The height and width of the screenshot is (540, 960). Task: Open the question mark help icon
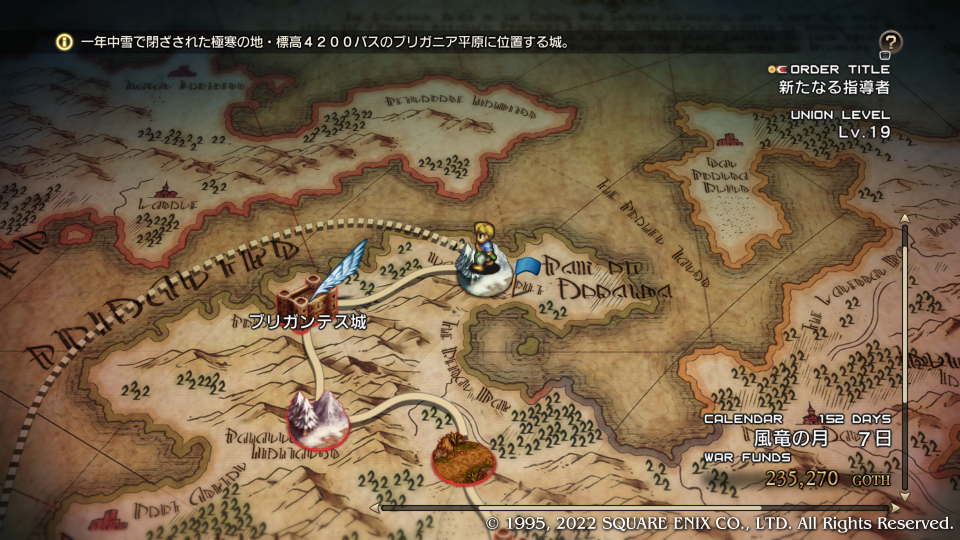pyautogui.click(x=890, y=43)
